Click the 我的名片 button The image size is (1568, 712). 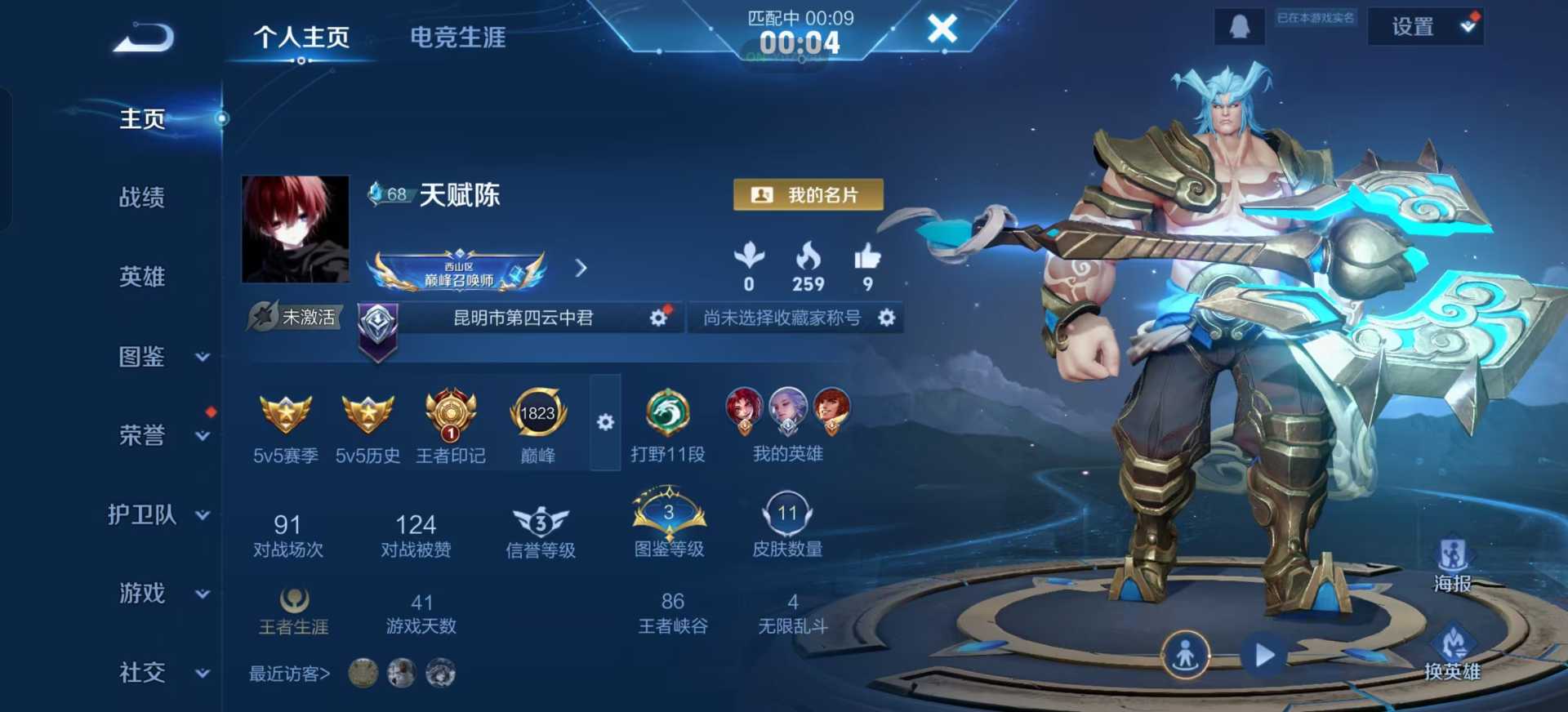tap(808, 194)
